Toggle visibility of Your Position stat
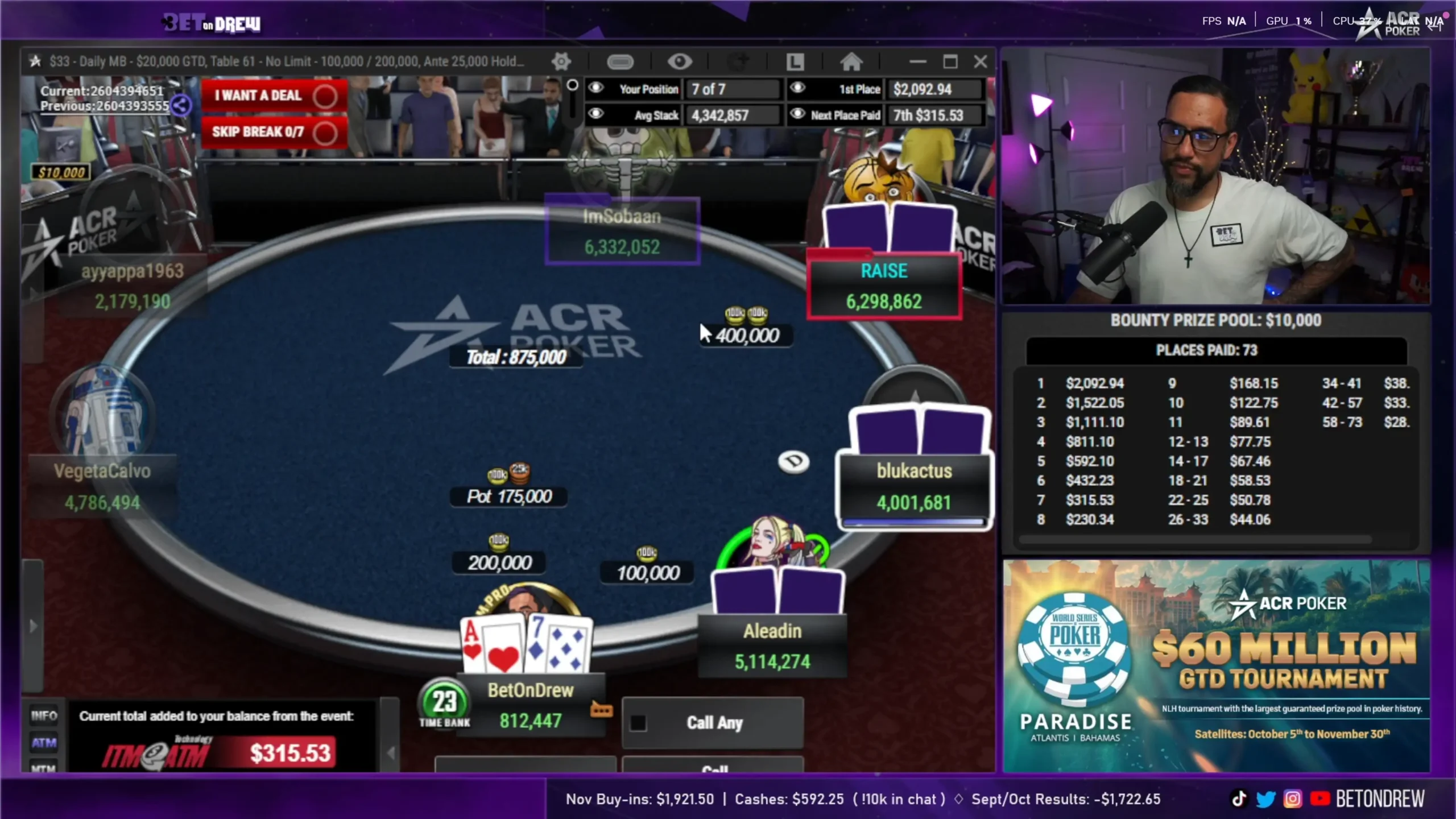 point(595,88)
